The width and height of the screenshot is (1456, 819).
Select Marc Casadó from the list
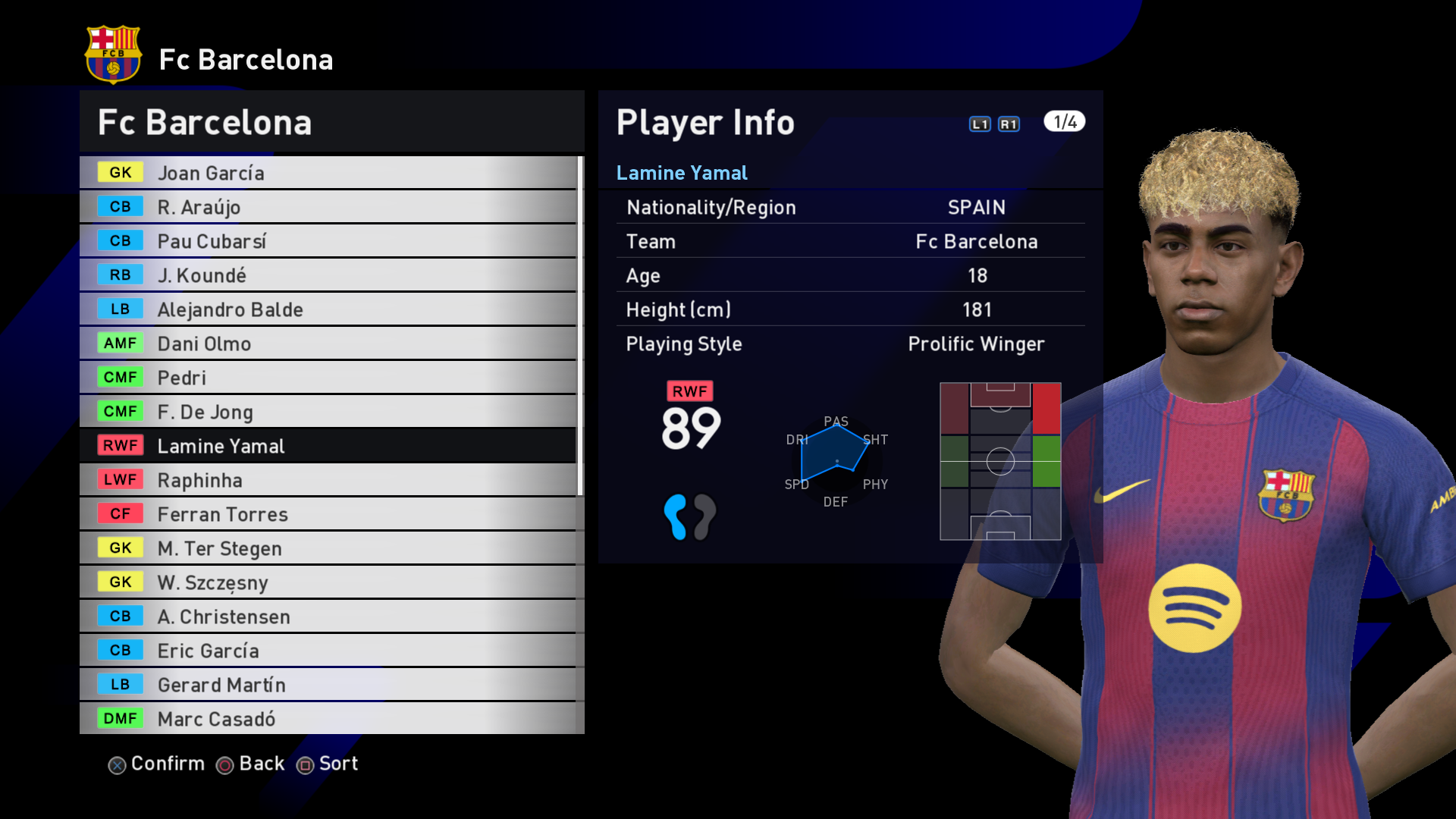[x=328, y=719]
